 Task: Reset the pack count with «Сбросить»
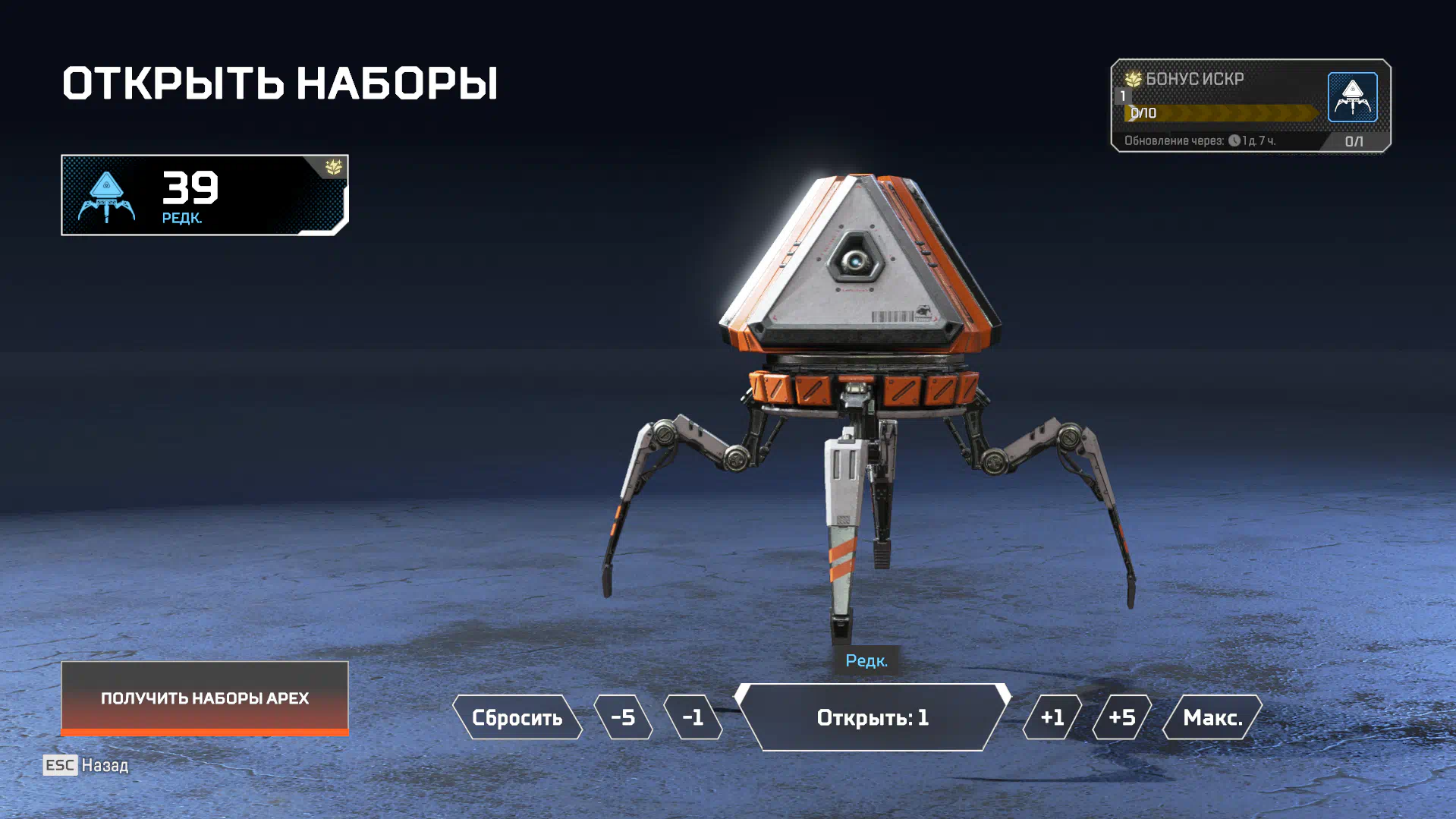coord(517,717)
